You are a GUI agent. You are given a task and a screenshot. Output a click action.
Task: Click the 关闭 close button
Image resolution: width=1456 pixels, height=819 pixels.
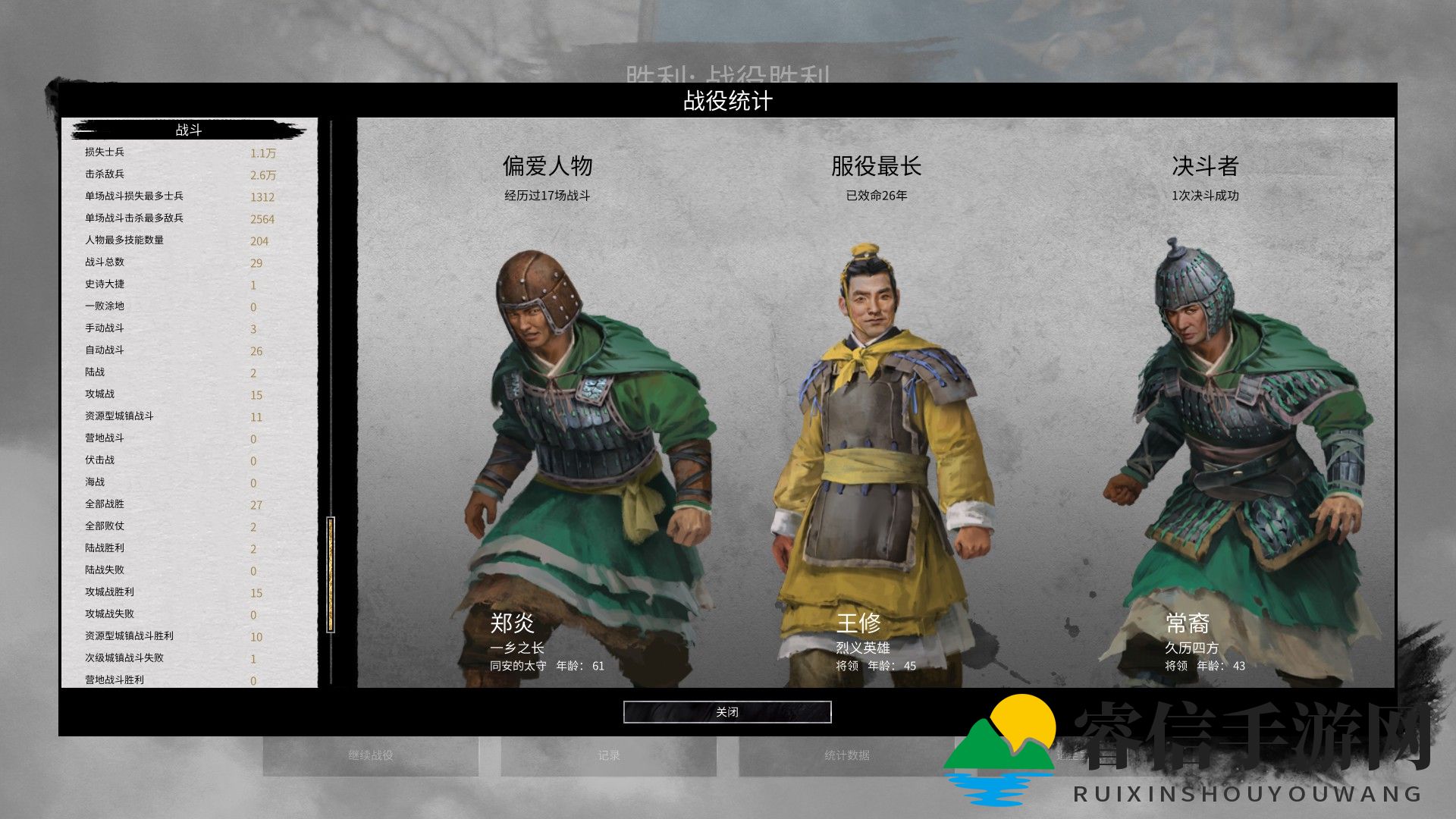click(726, 712)
